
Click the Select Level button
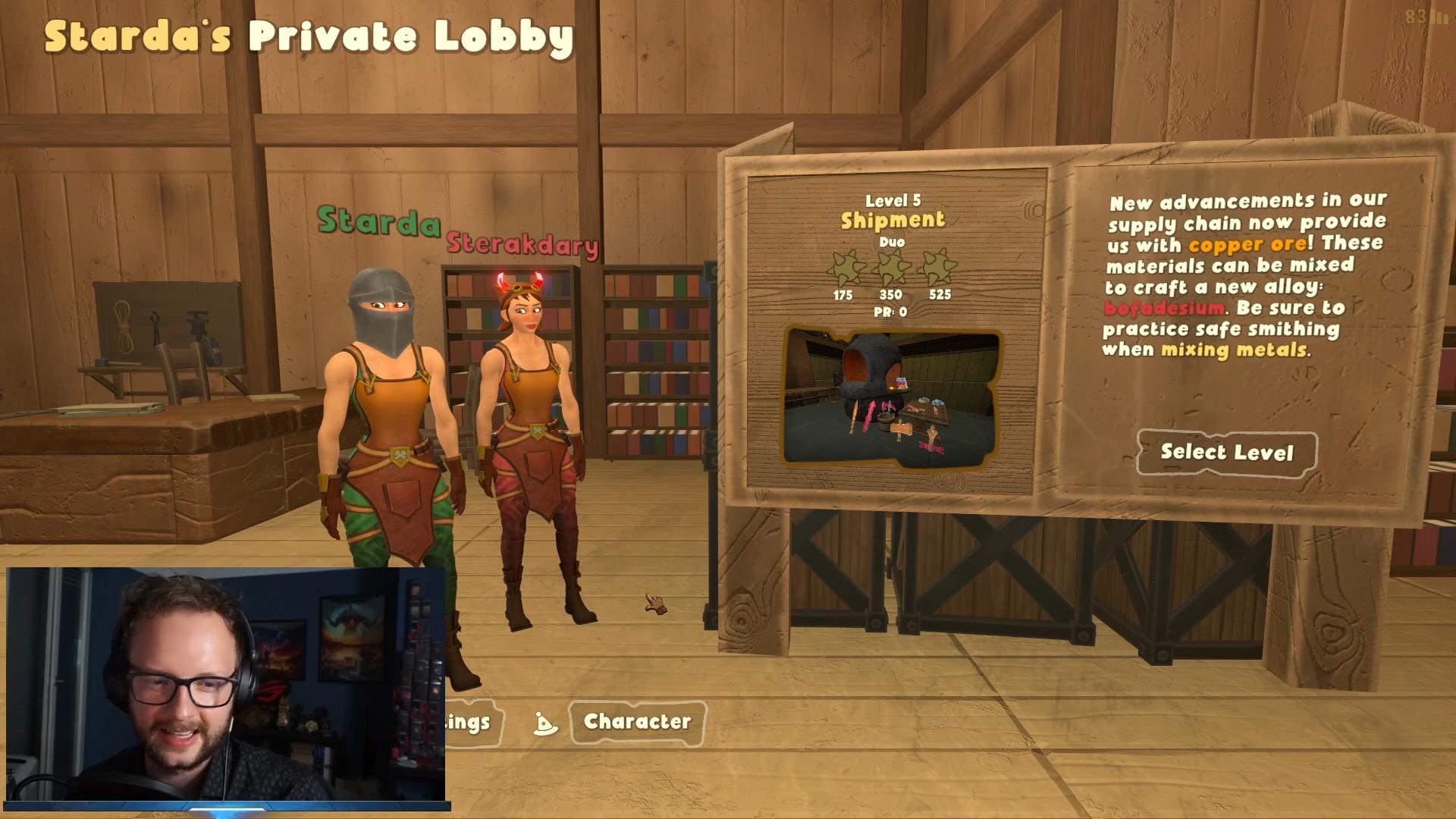click(x=1226, y=453)
